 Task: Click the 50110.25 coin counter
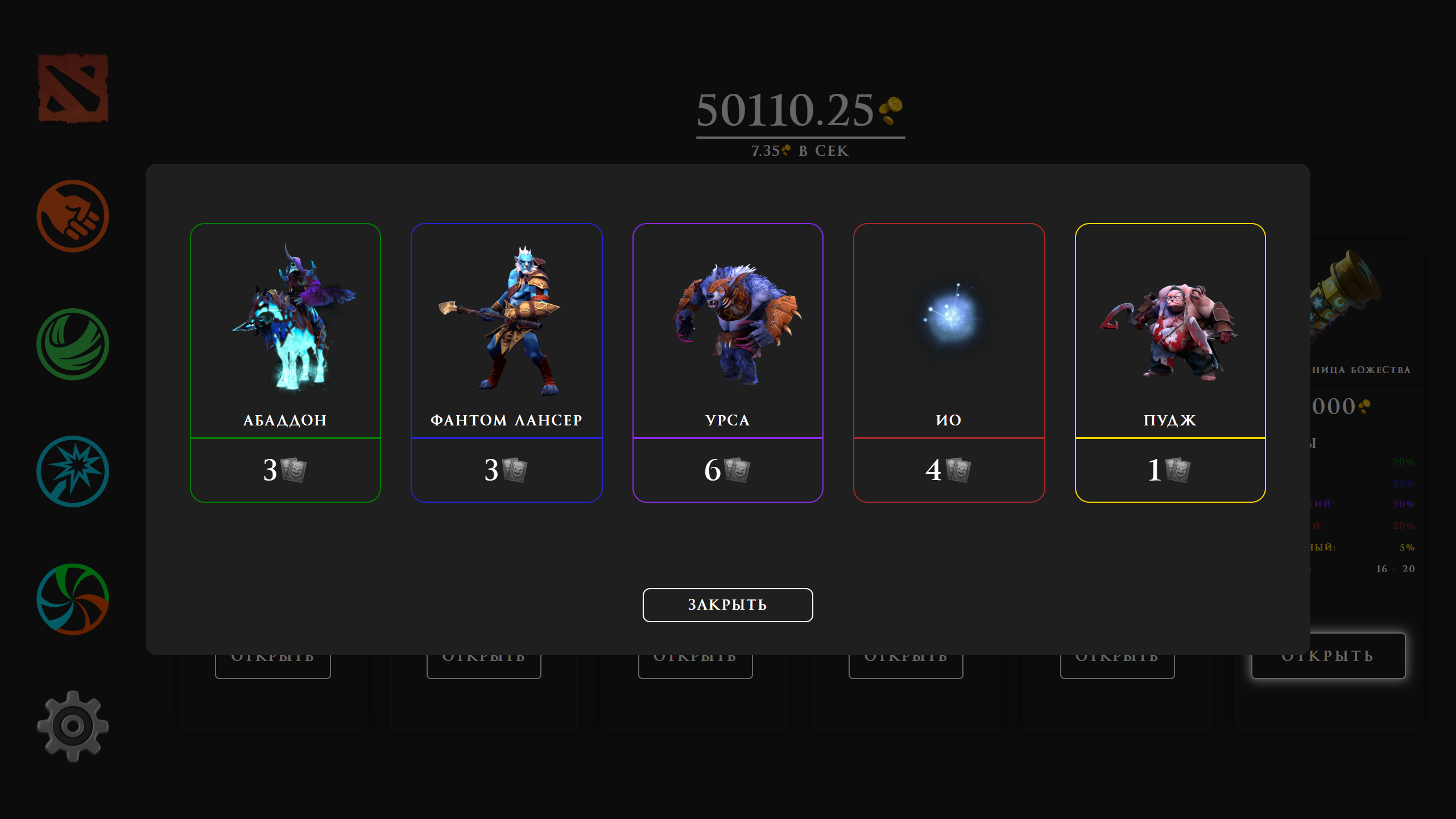click(x=785, y=111)
